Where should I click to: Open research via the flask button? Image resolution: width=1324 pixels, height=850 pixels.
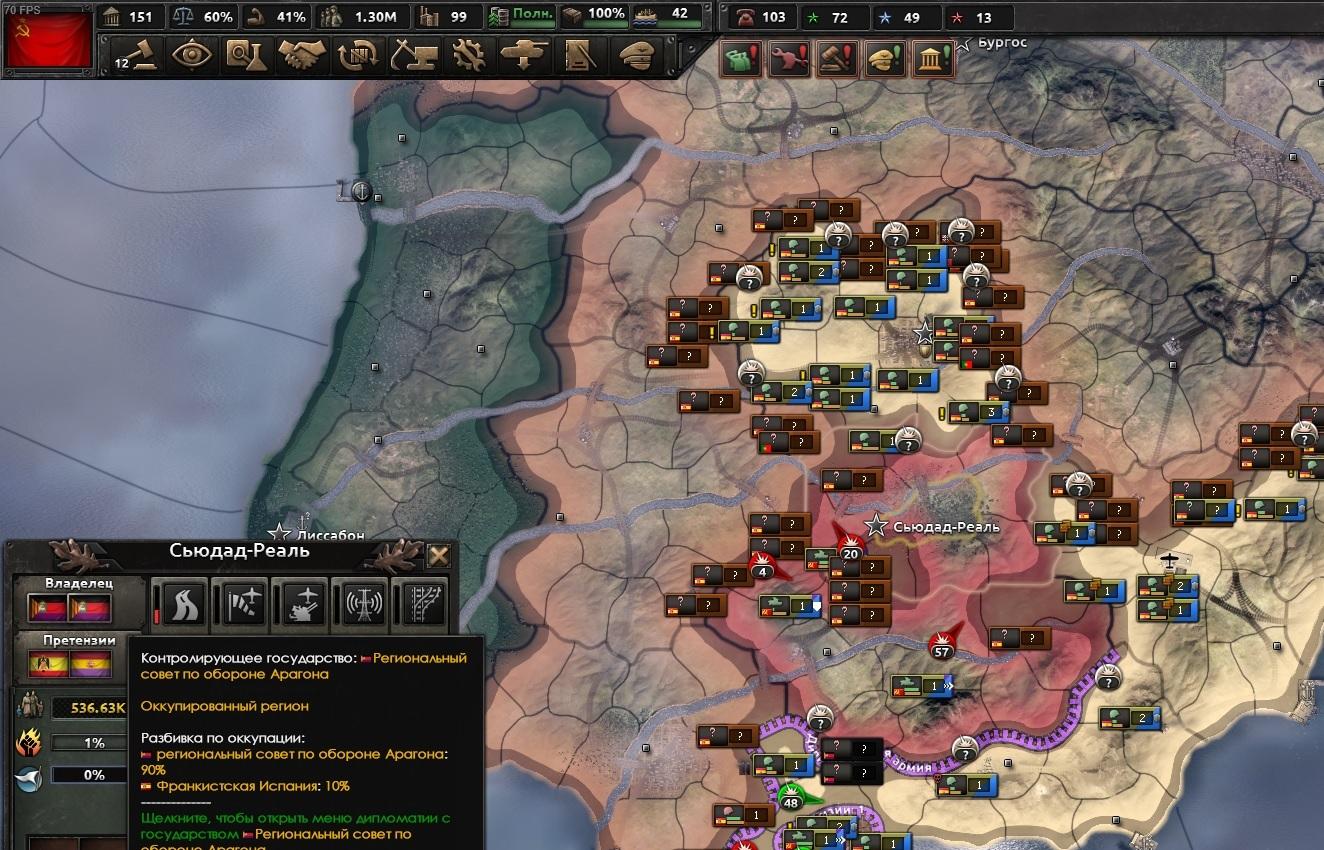(246, 55)
